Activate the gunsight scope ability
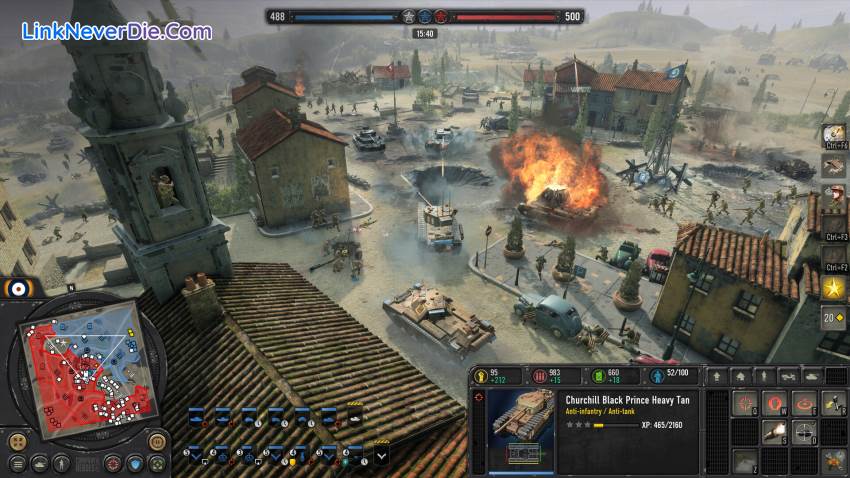 [805, 432]
